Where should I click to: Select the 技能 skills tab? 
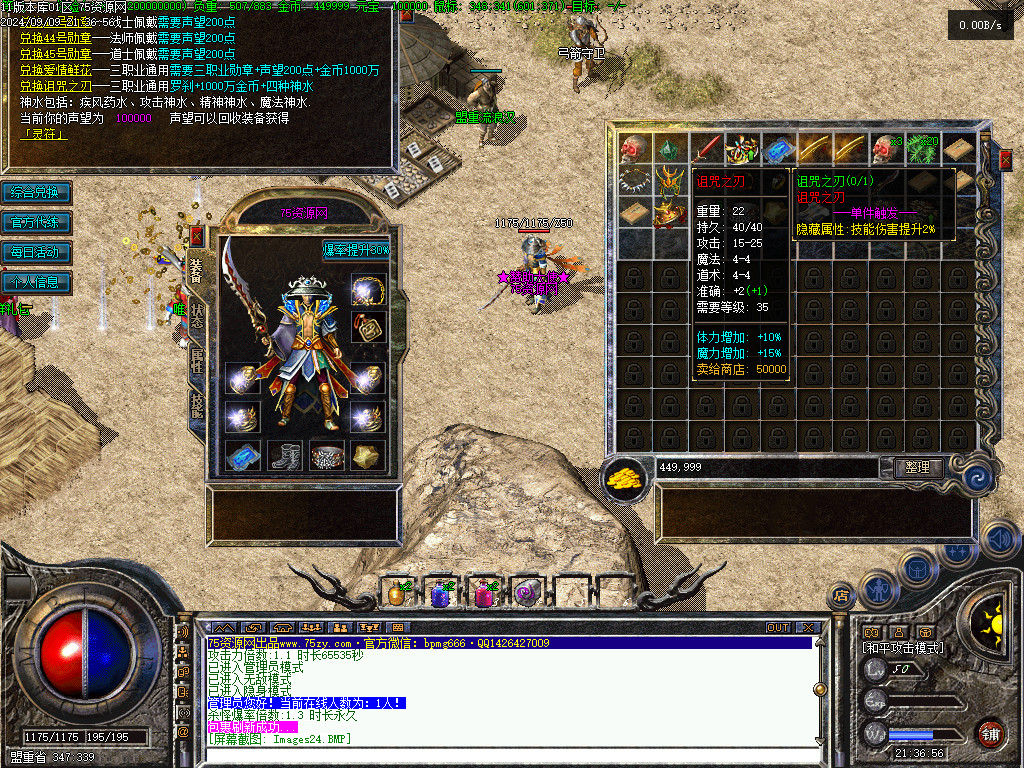tap(197, 404)
